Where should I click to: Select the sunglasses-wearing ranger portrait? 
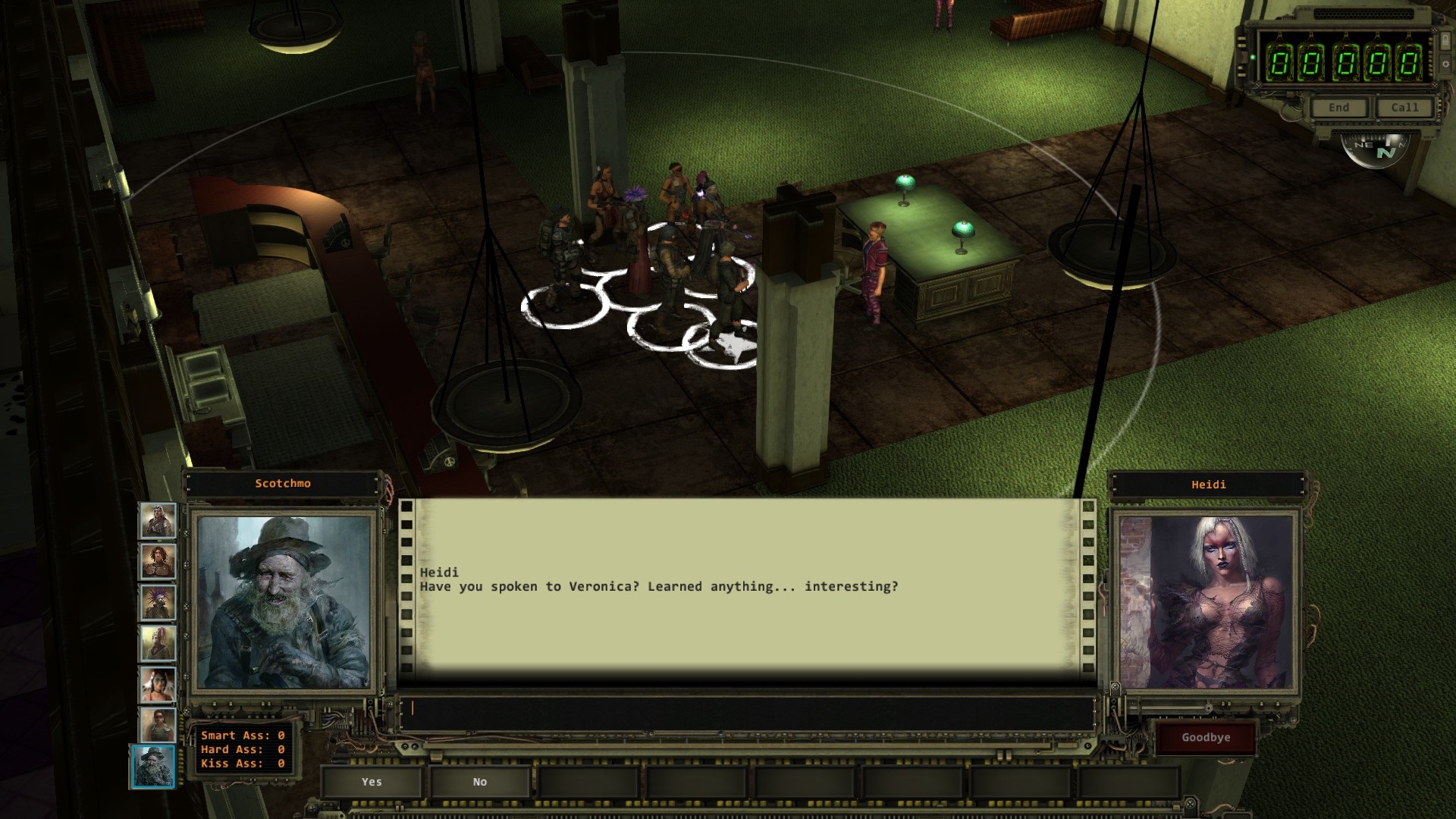point(158,726)
